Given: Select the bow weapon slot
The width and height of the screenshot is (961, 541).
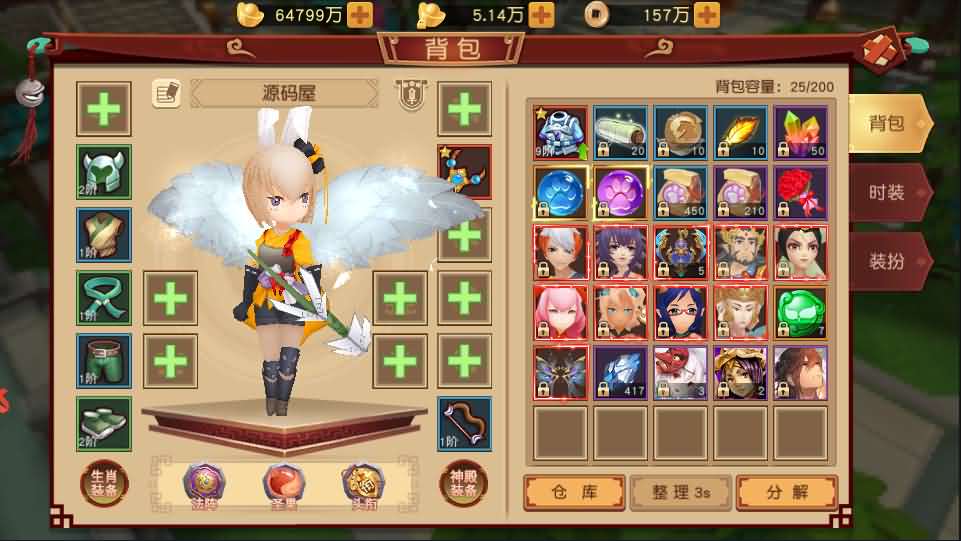Looking at the screenshot, I should (x=464, y=424).
